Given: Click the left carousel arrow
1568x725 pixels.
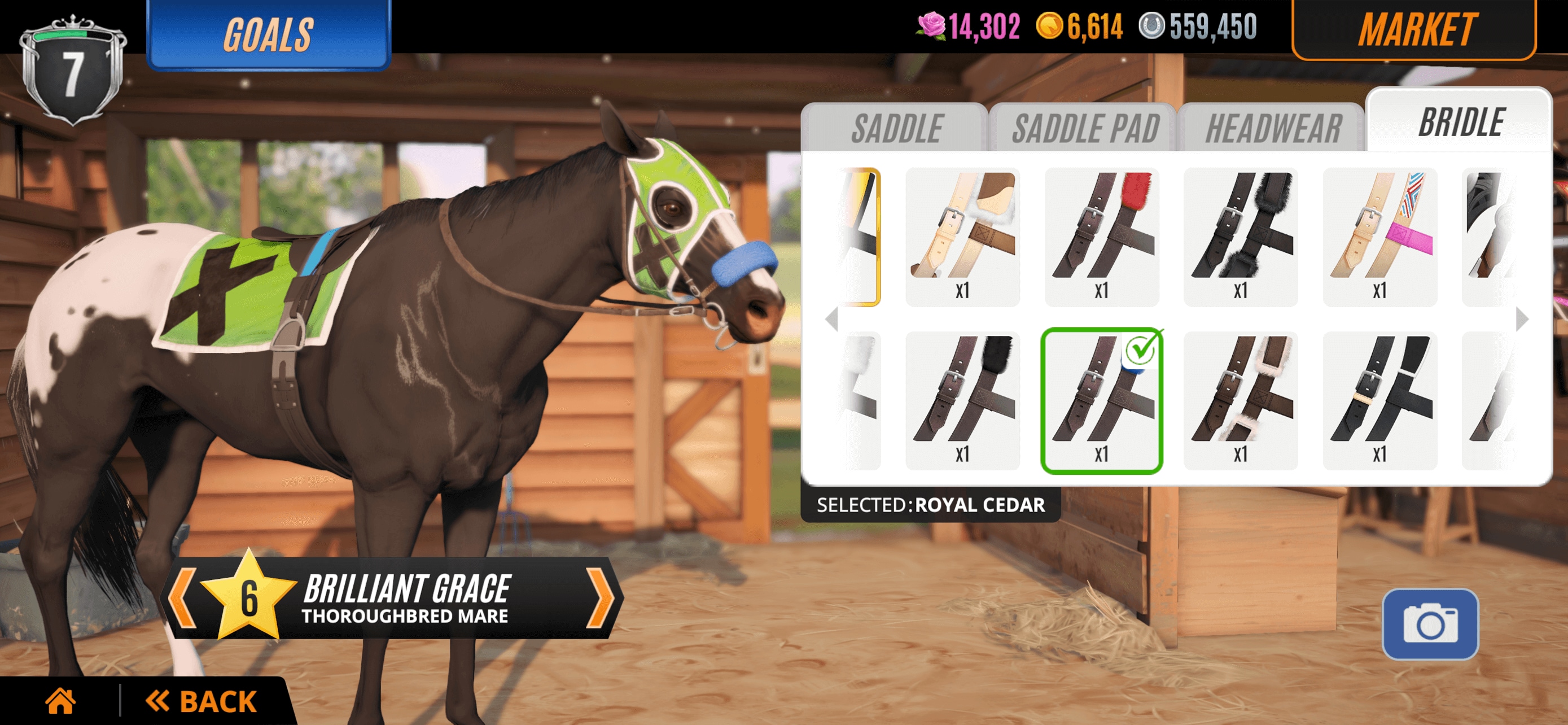Looking at the screenshot, I should click(x=833, y=320).
